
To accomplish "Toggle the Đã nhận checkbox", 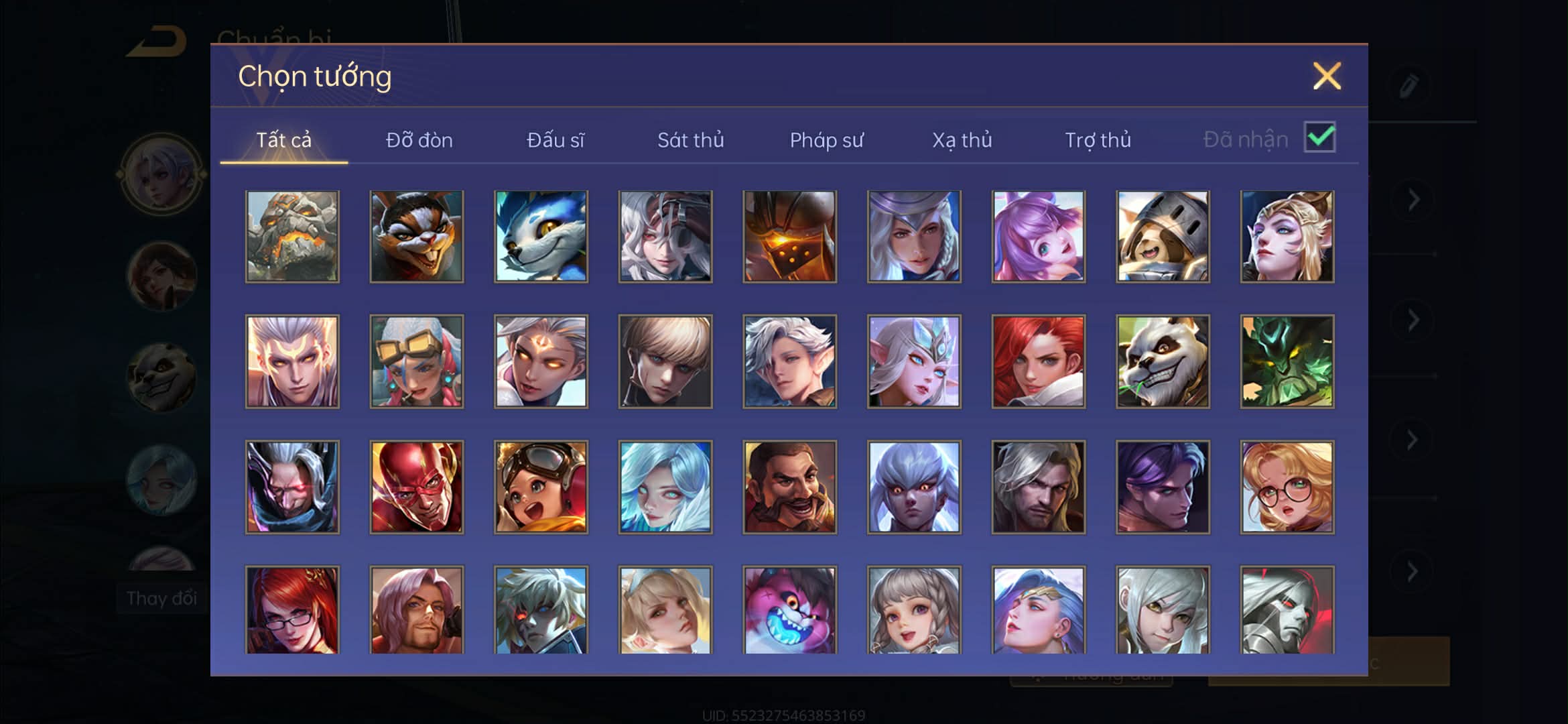I will (1319, 137).
